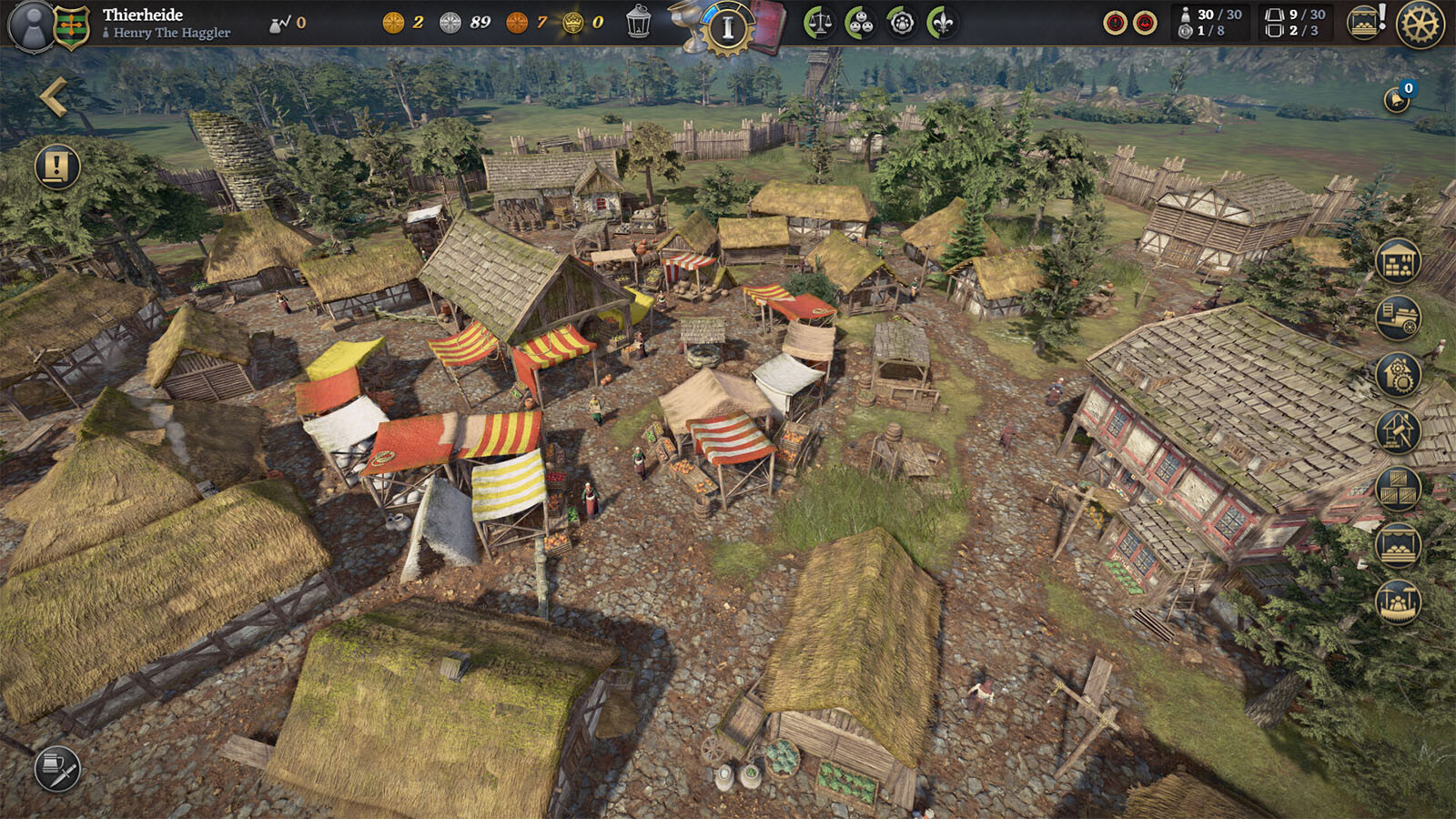The height and width of the screenshot is (819, 1456).
Task: Open the lantern icon in top bar
Action: pyautogui.click(x=639, y=22)
